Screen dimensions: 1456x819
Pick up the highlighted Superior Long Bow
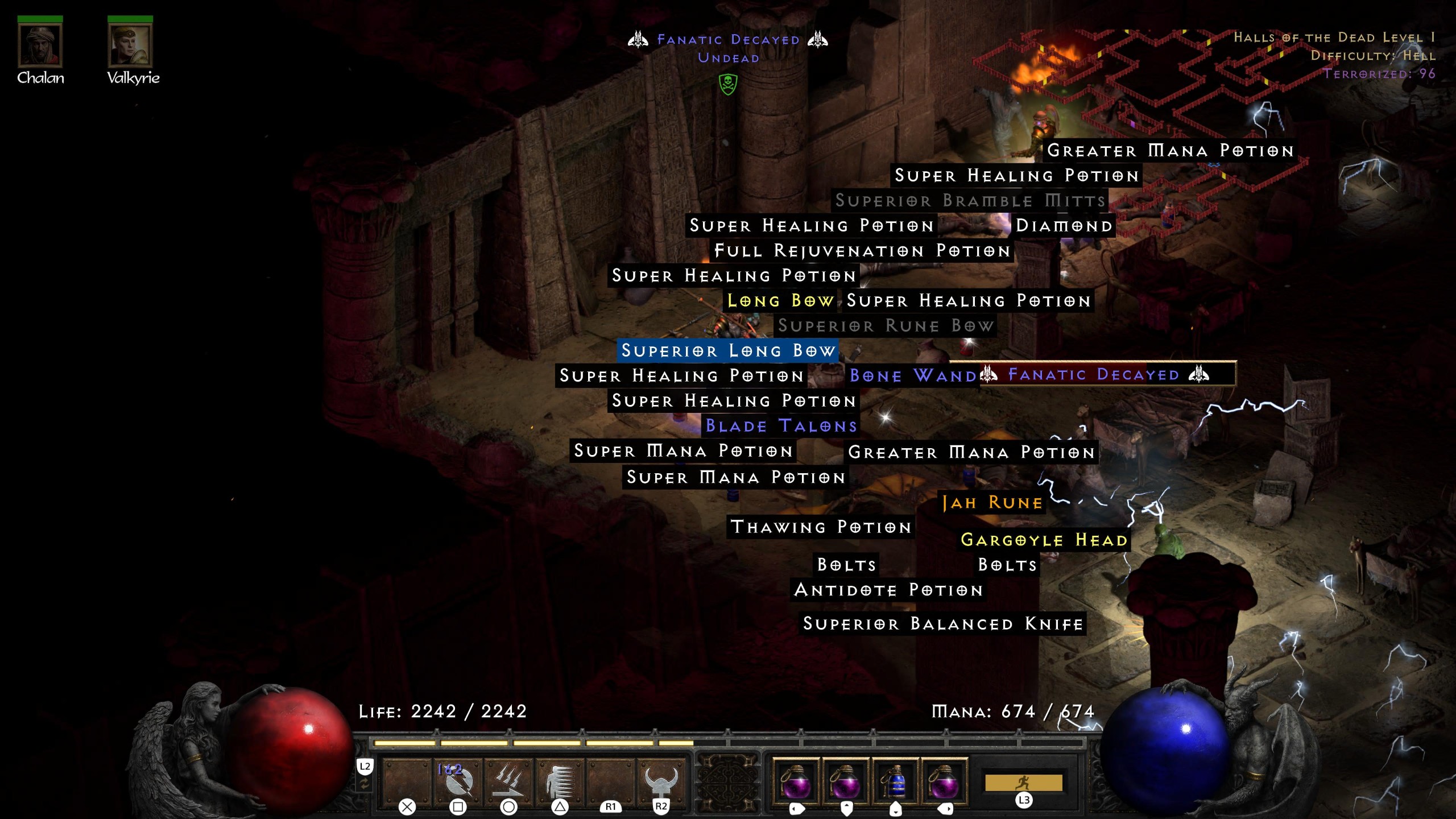(x=728, y=351)
